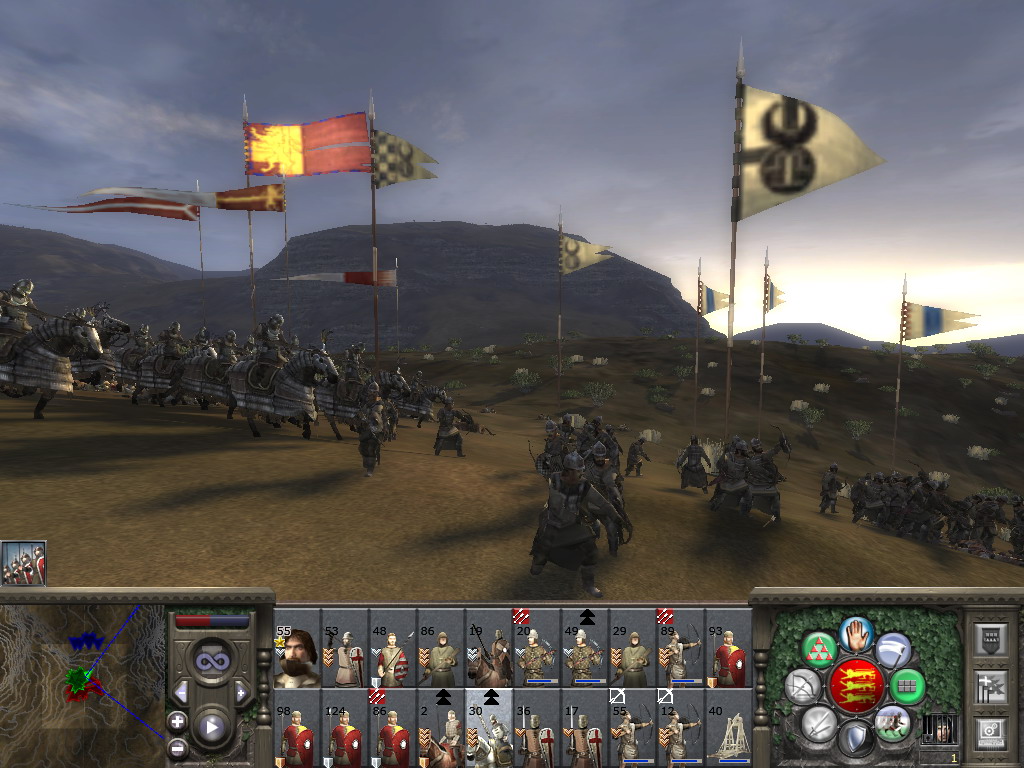Image resolution: width=1024 pixels, height=768 pixels.
Task: Click the central three lions faction button
Action: coord(857,686)
